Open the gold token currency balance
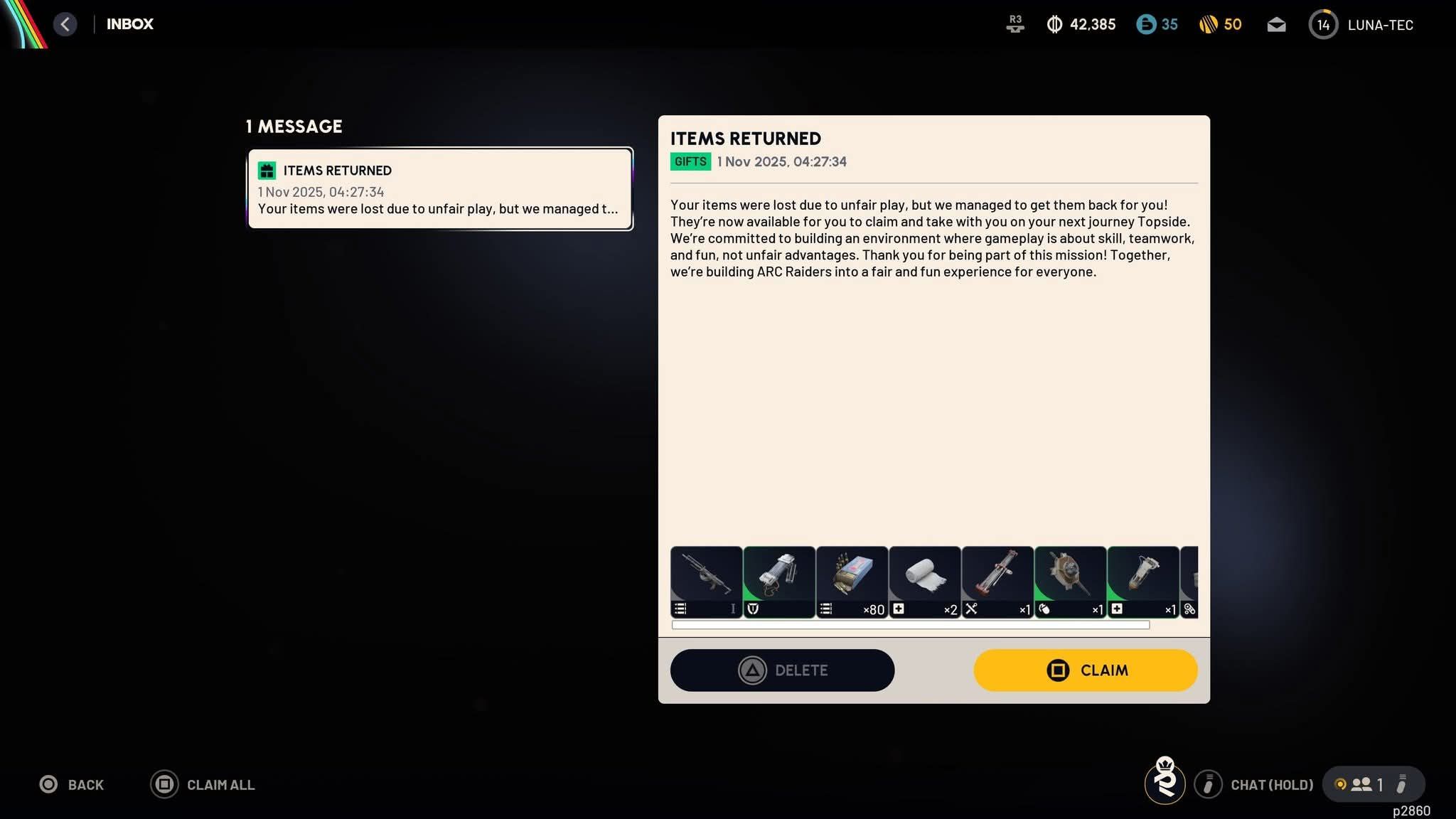 point(1220,25)
